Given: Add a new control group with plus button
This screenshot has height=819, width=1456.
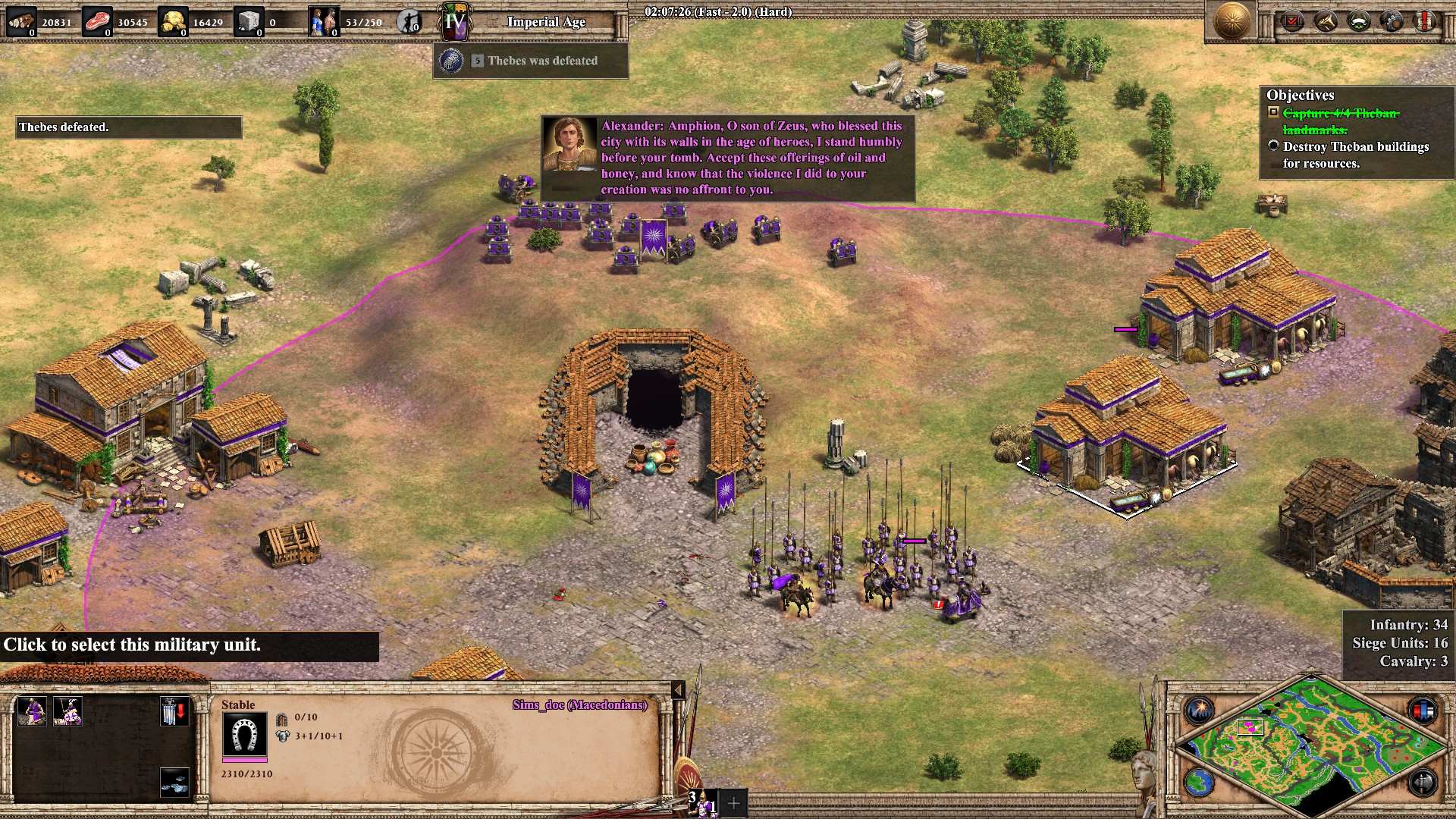Looking at the screenshot, I should [x=734, y=803].
